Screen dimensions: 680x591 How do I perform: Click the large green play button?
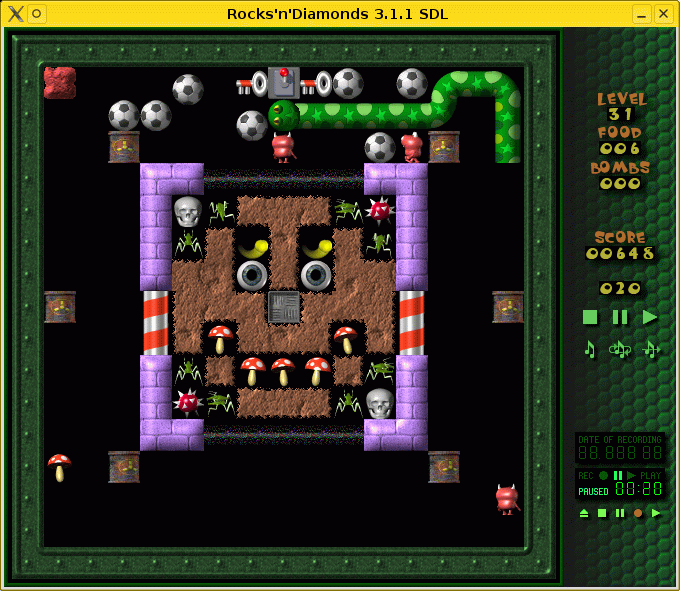pyautogui.click(x=650, y=317)
